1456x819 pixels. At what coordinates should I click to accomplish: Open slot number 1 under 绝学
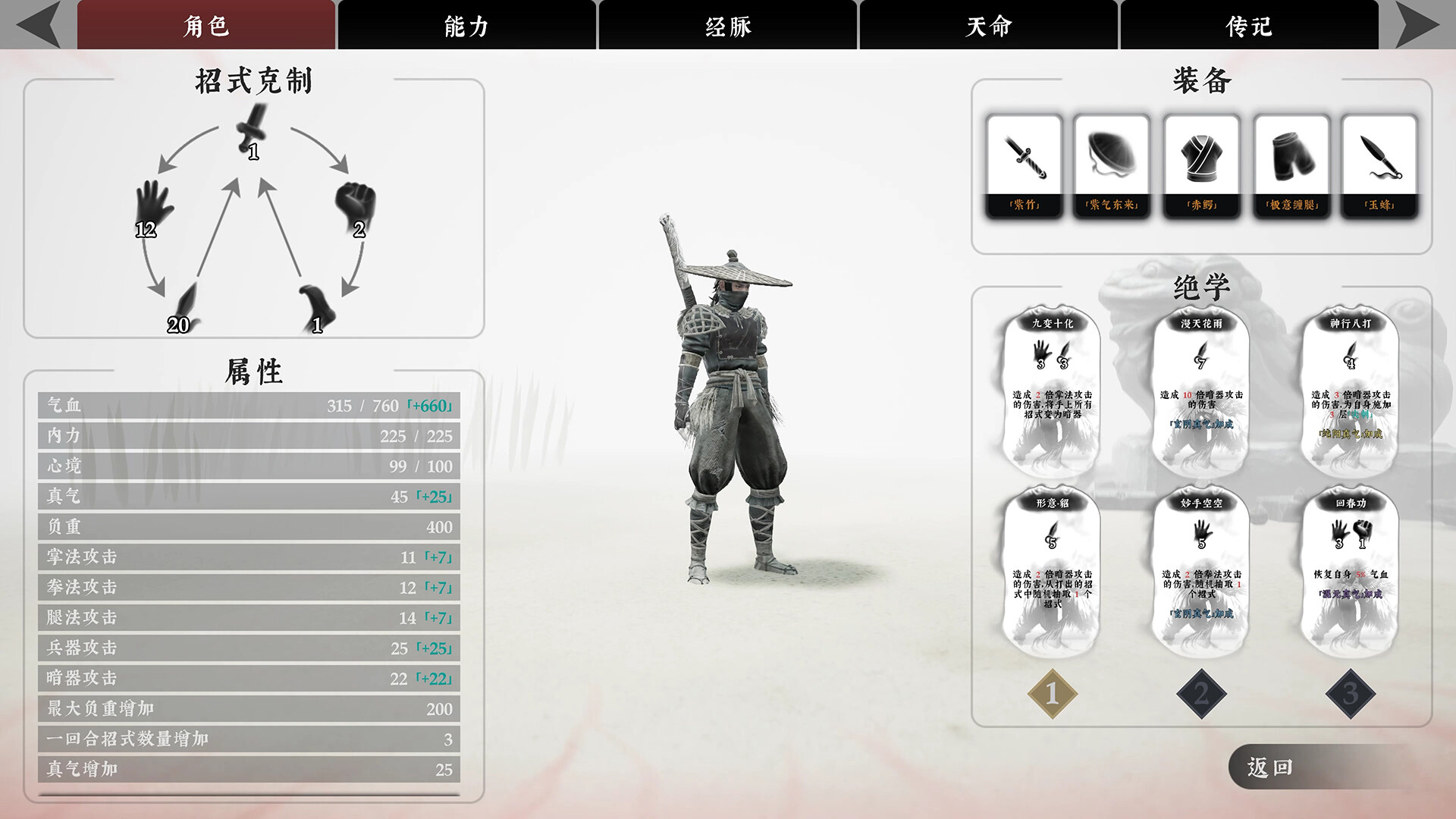pos(1051,692)
